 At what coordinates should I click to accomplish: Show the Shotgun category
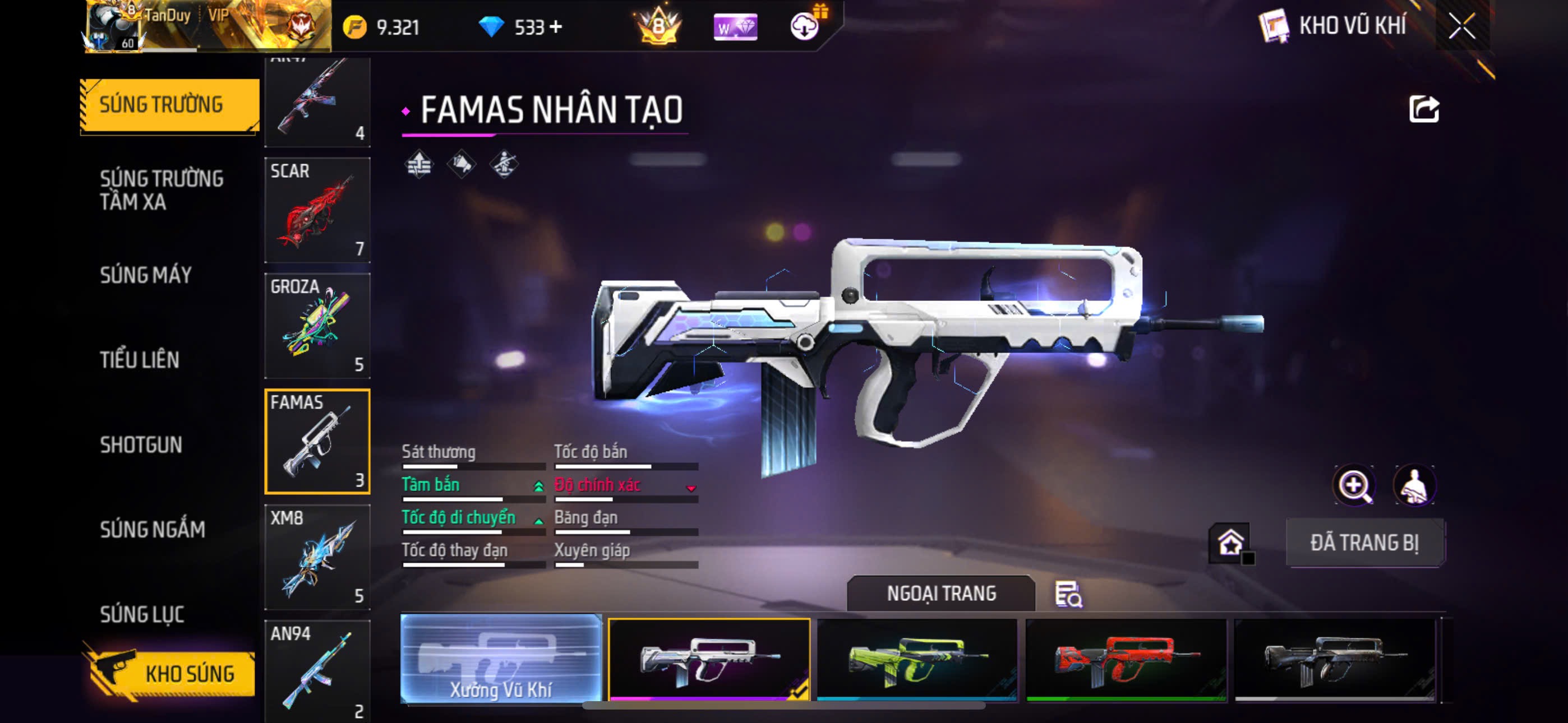click(141, 445)
